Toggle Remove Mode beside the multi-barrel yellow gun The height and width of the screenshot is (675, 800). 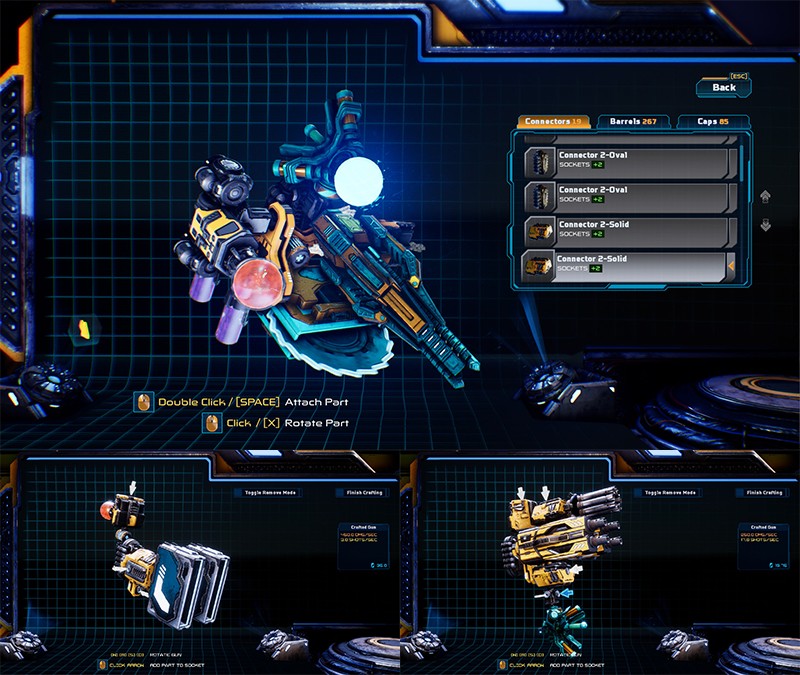click(x=670, y=493)
